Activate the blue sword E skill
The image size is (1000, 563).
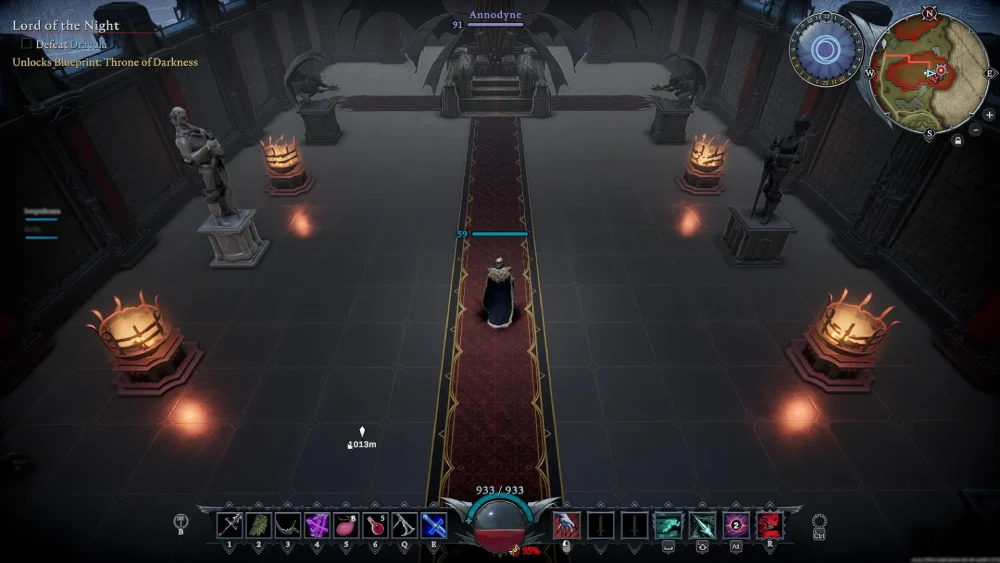click(x=434, y=524)
